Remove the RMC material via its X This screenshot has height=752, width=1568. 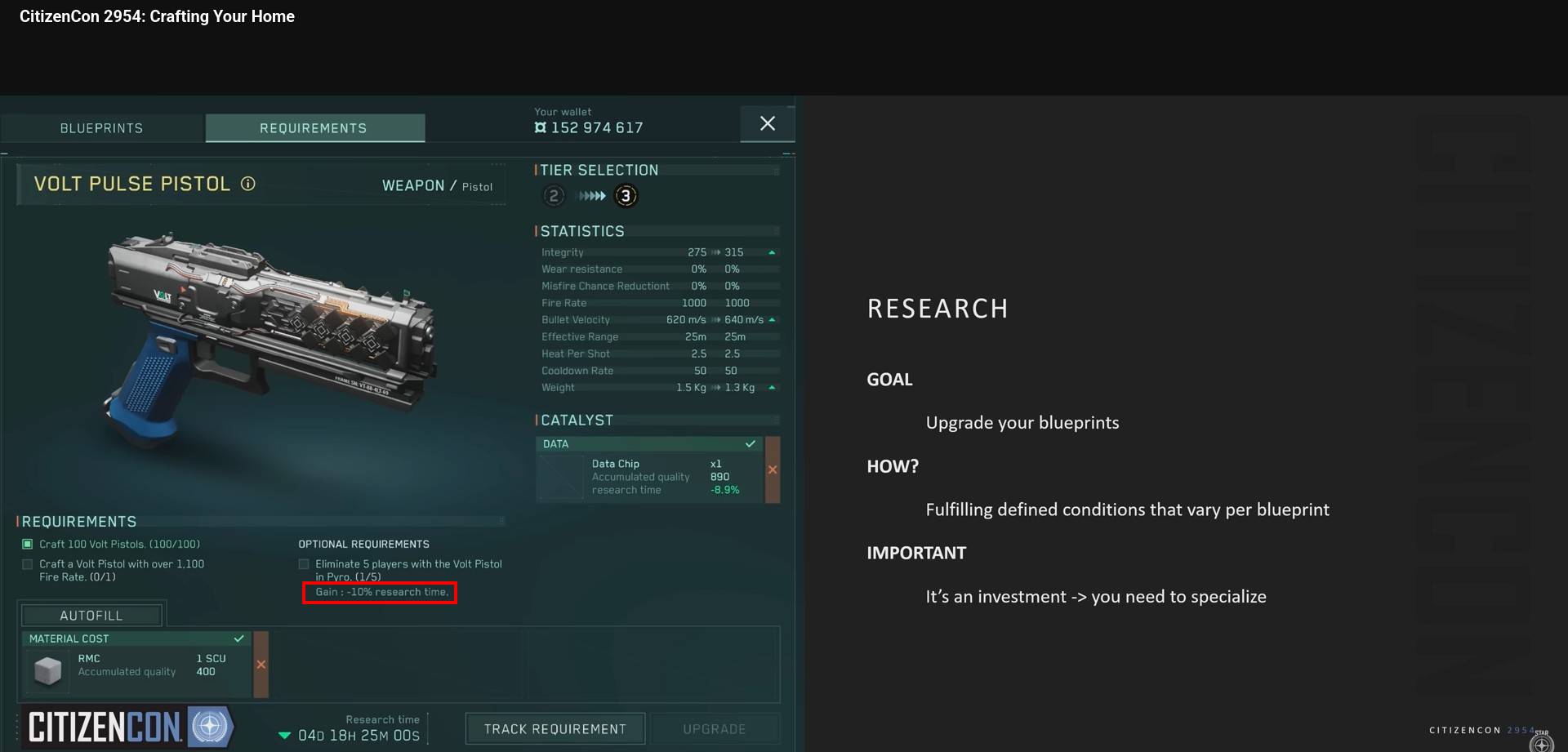click(261, 665)
